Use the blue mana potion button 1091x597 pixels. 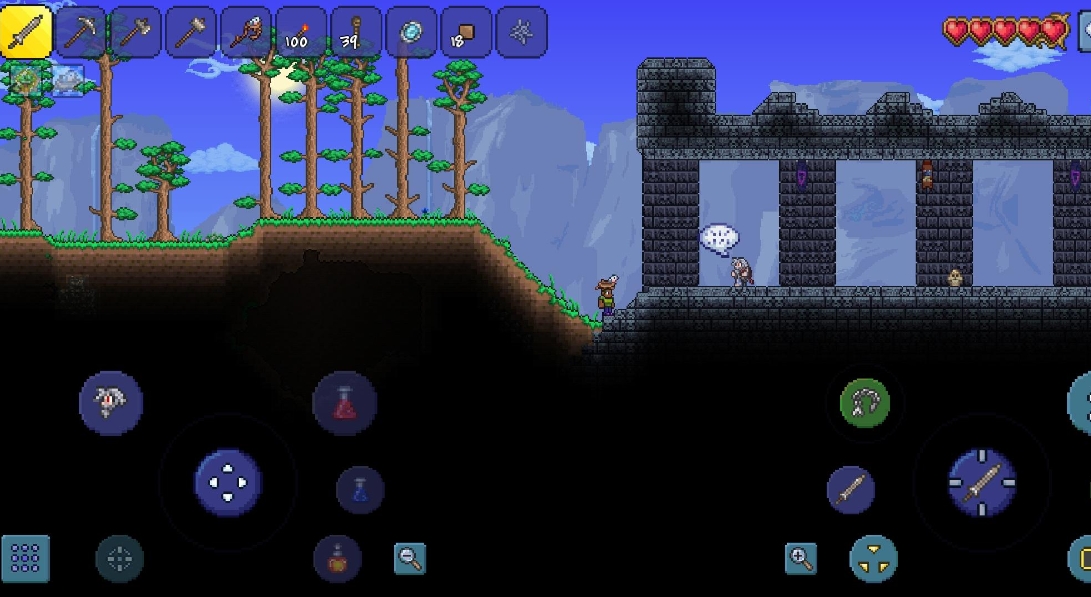[360, 490]
